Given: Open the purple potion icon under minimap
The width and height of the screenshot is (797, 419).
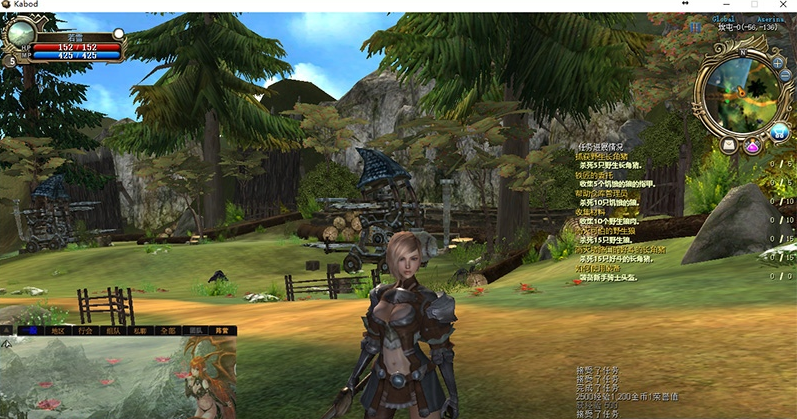Looking at the screenshot, I should 752,147.
